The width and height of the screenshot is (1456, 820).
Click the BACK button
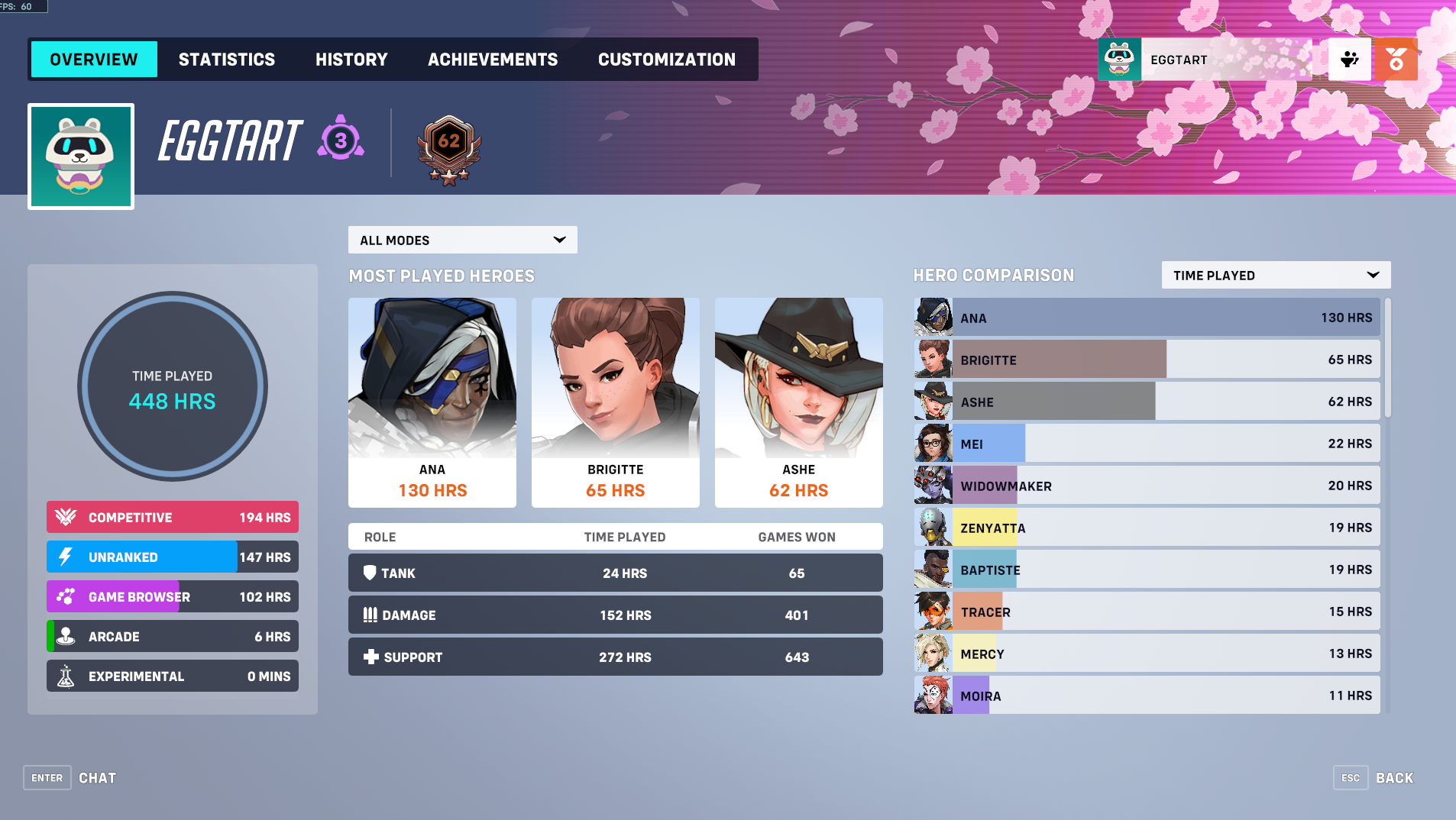coord(1395,777)
